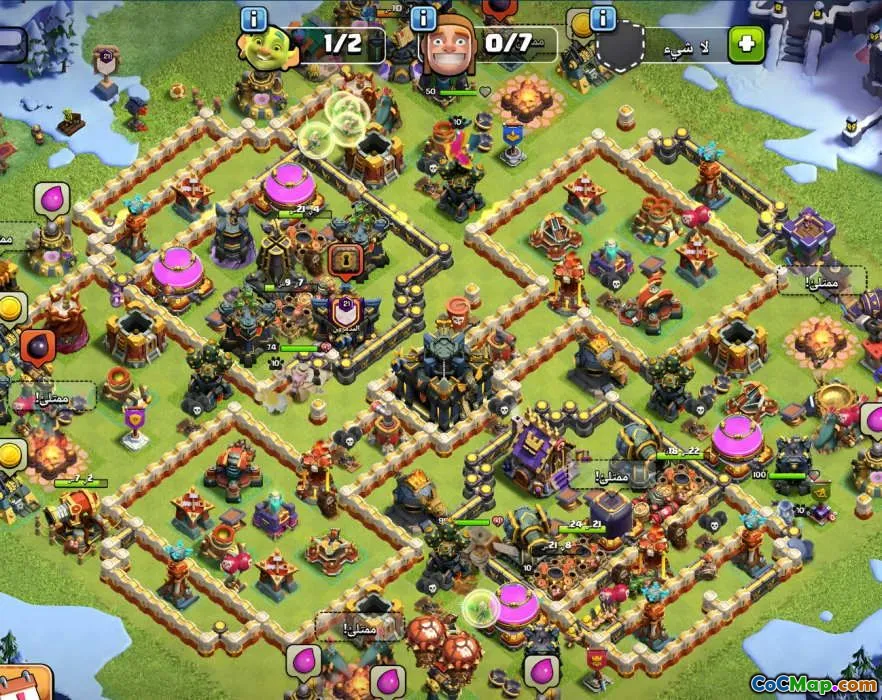Collect the dark elixir bubble
The image size is (882, 700).
pyautogui.click(x=36, y=347)
